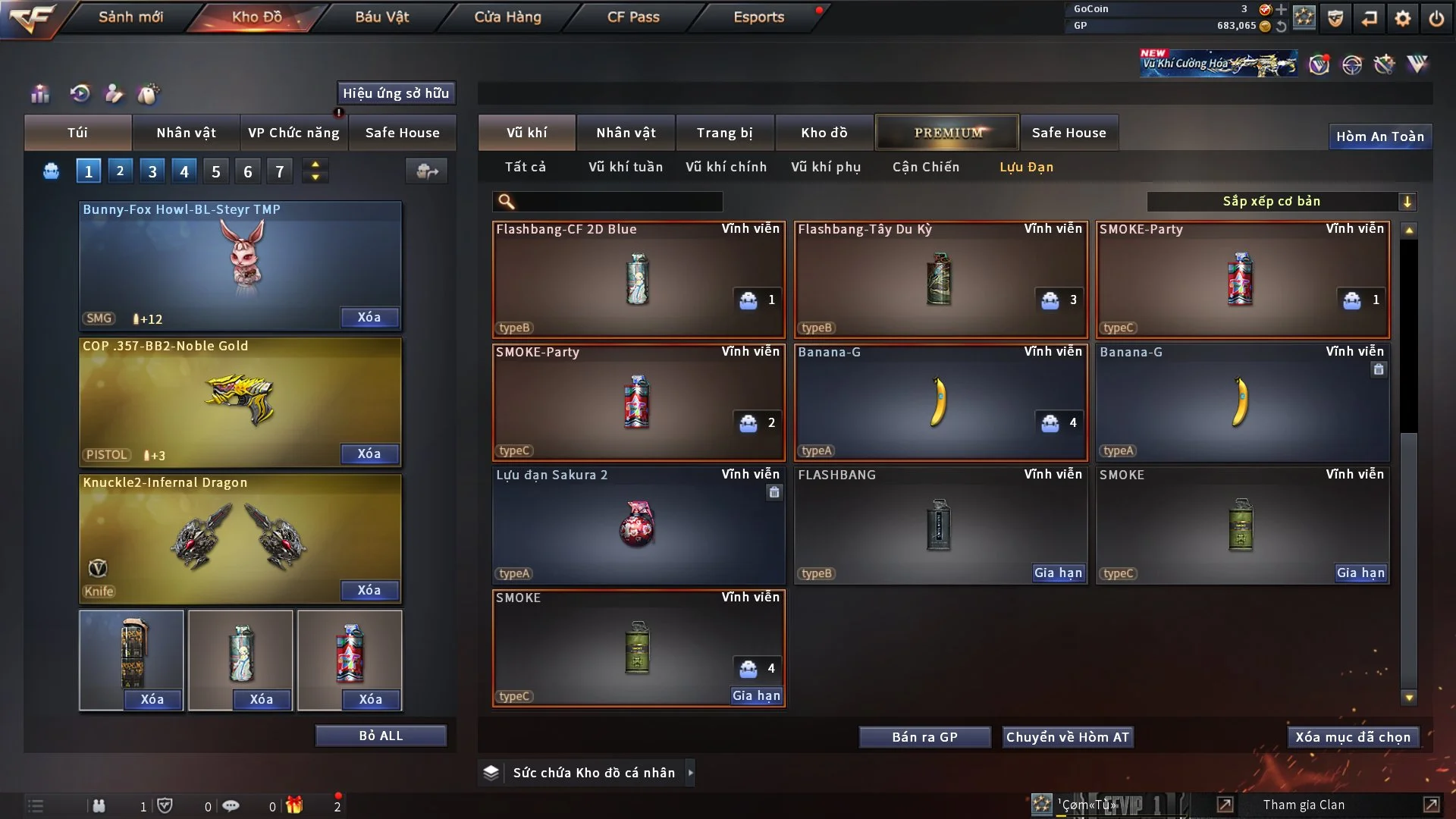The width and height of the screenshot is (1456, 819).
Task: Open the gear settings icon
Action: click(x=1402, y=17)
